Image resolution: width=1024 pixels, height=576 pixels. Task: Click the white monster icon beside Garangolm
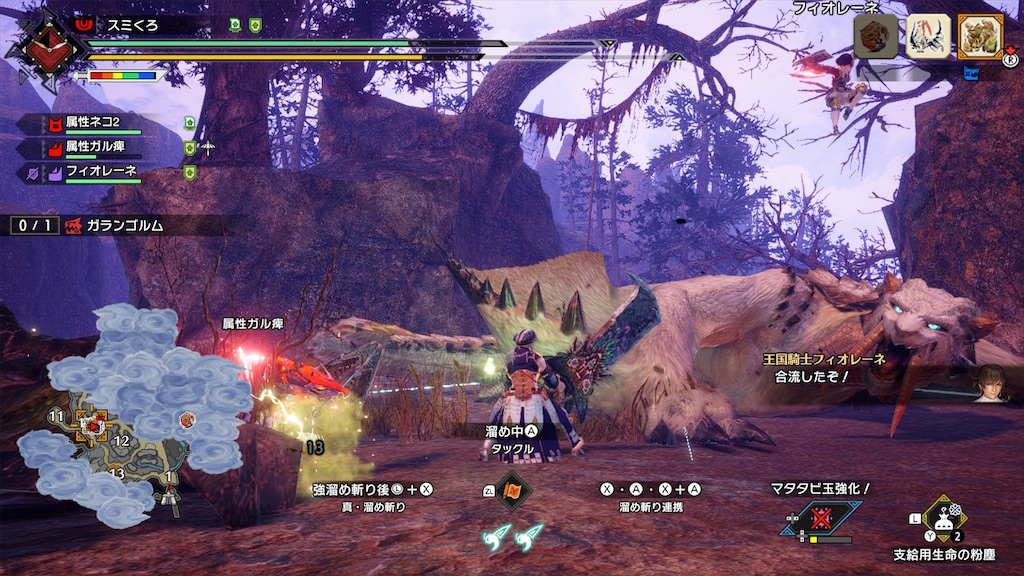click(x=927, y=36)
